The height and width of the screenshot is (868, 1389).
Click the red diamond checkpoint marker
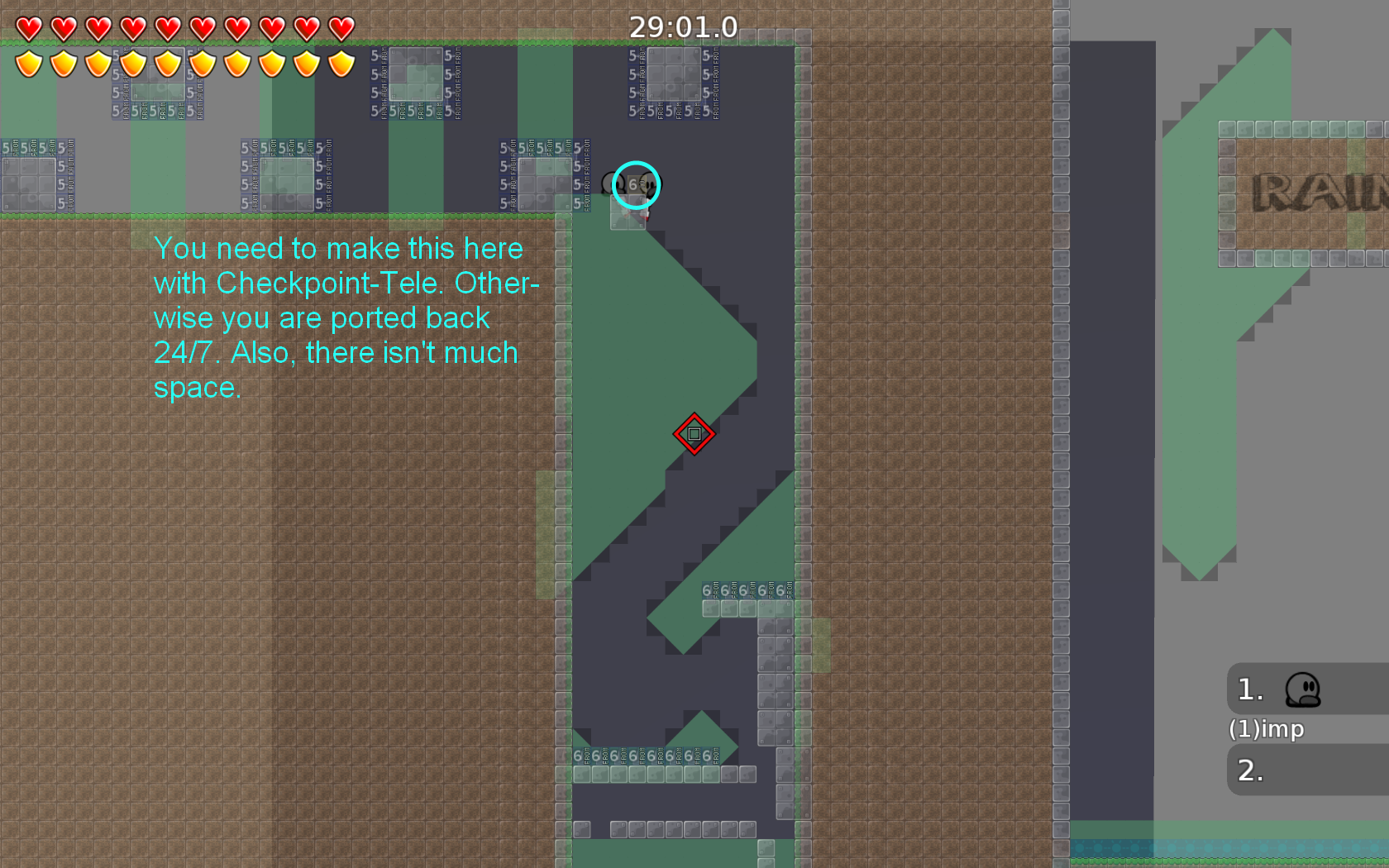693,432
